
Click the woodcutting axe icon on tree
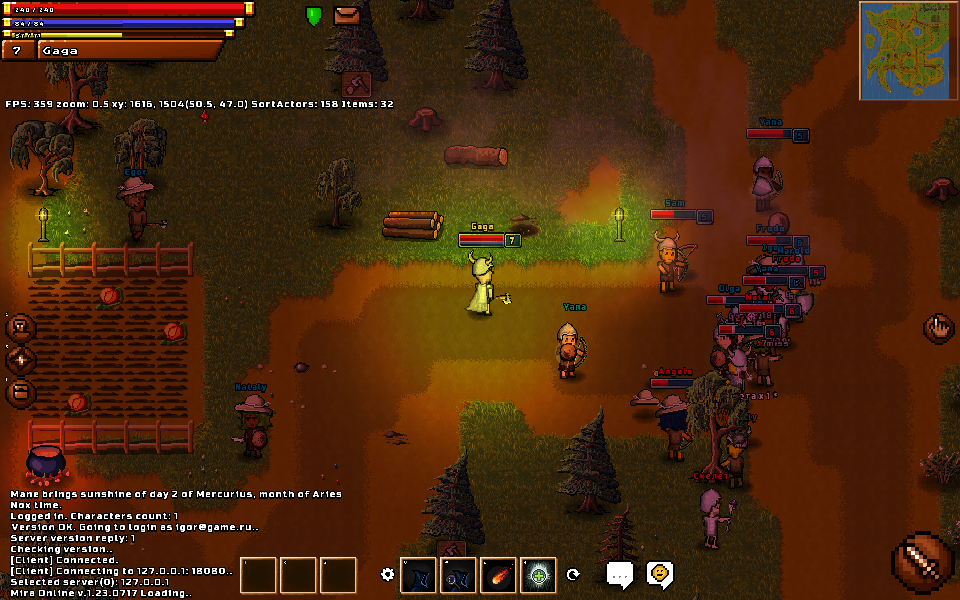click(x=357, y=84)
